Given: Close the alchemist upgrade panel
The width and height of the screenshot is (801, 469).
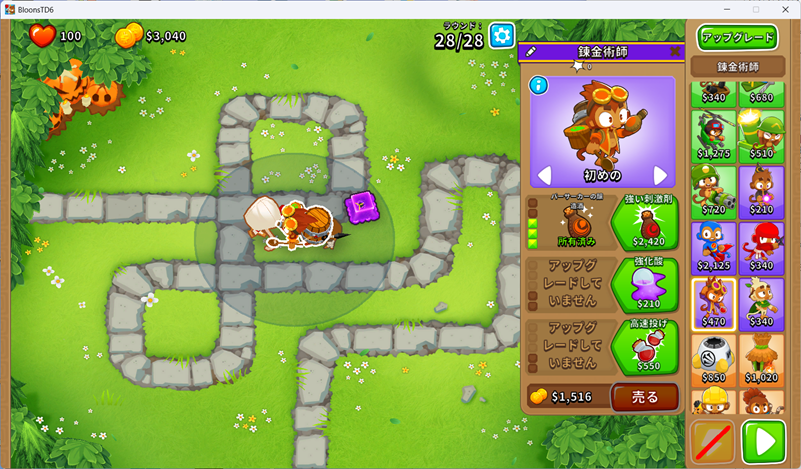Looking at the screenshot, I should pyautogui.click(x=675, y=51).
